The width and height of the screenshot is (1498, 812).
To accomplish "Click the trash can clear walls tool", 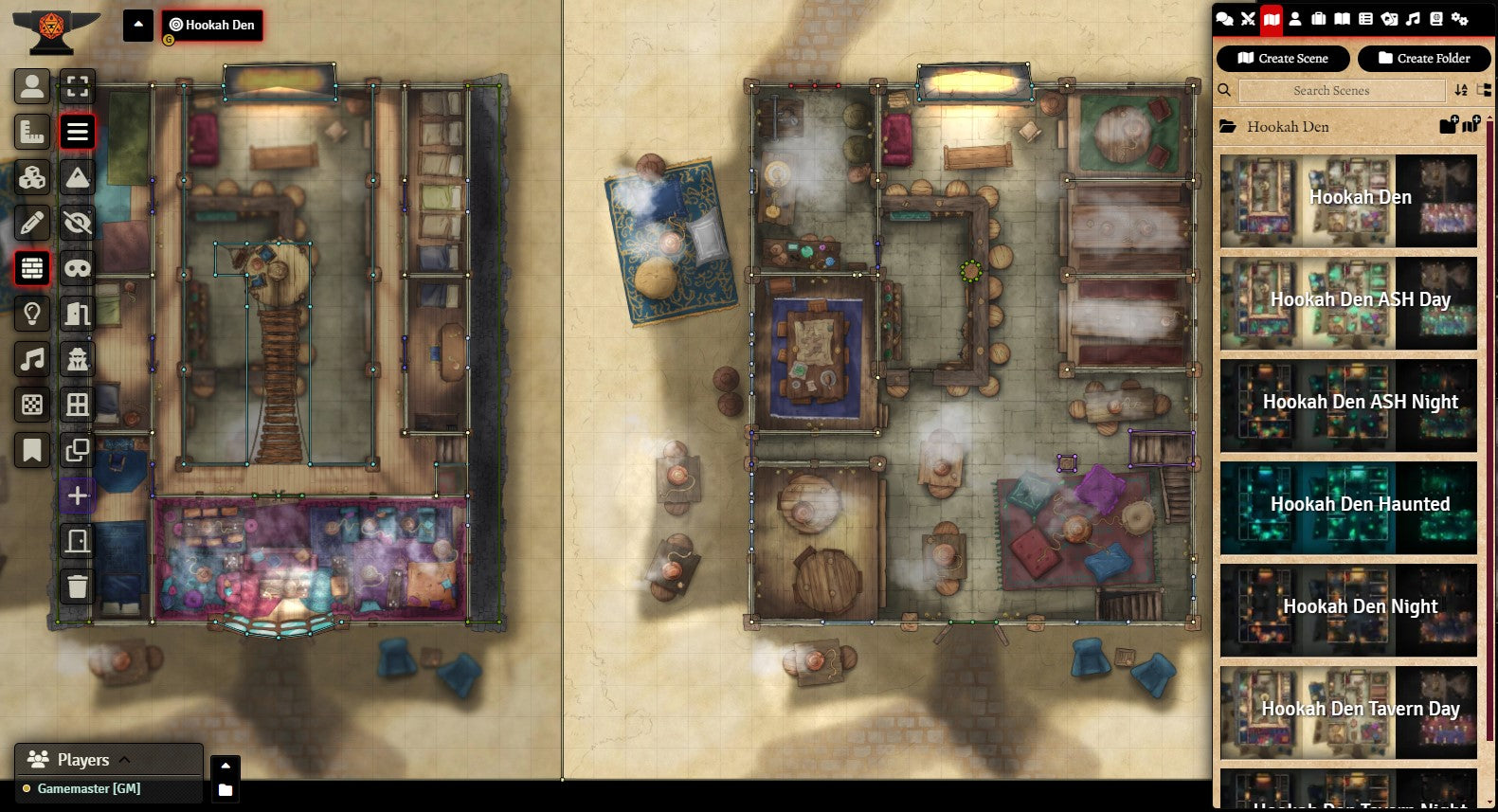I will tap(78, 586).
